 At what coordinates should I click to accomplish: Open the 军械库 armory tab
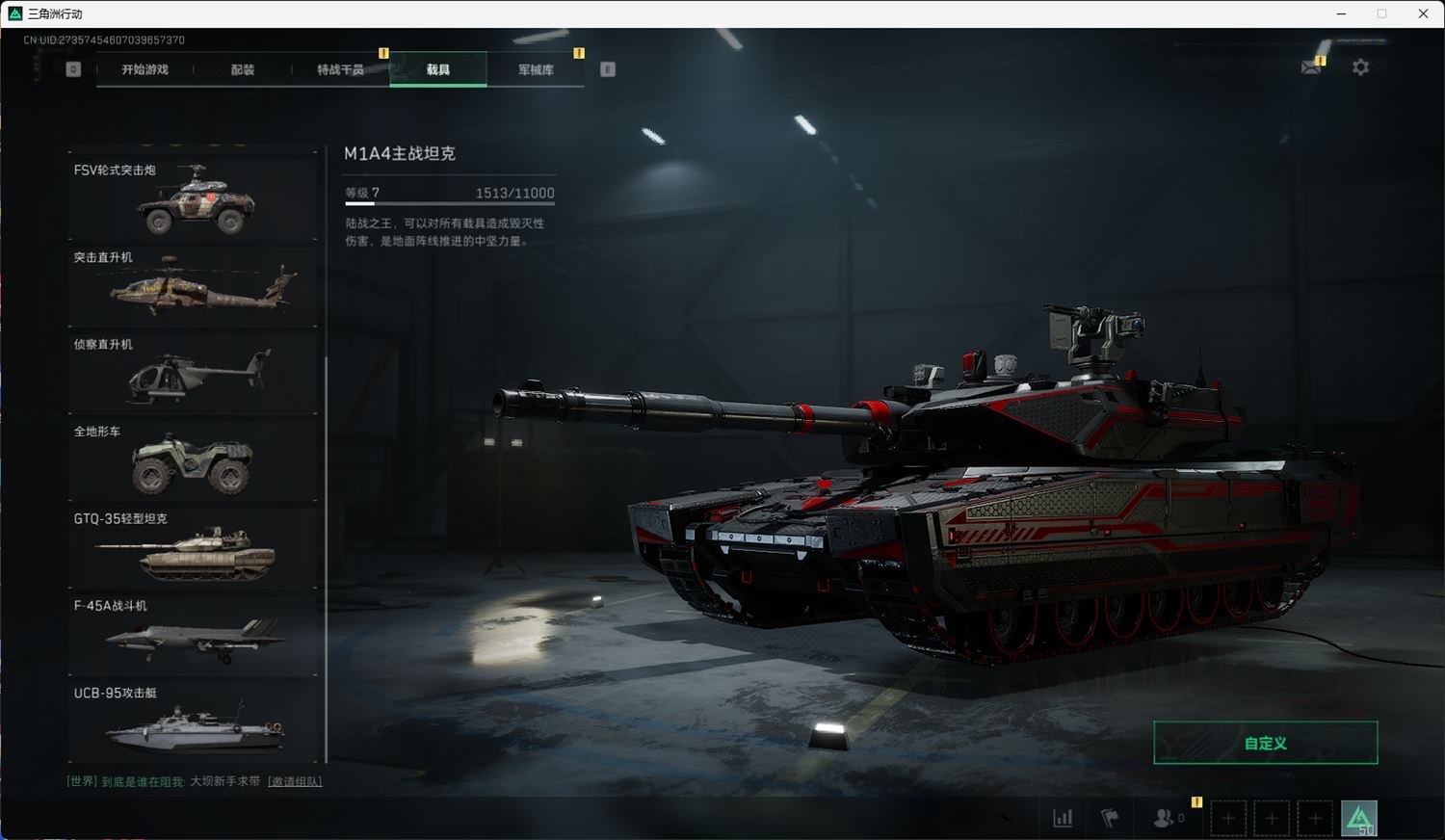coord(536,69)
